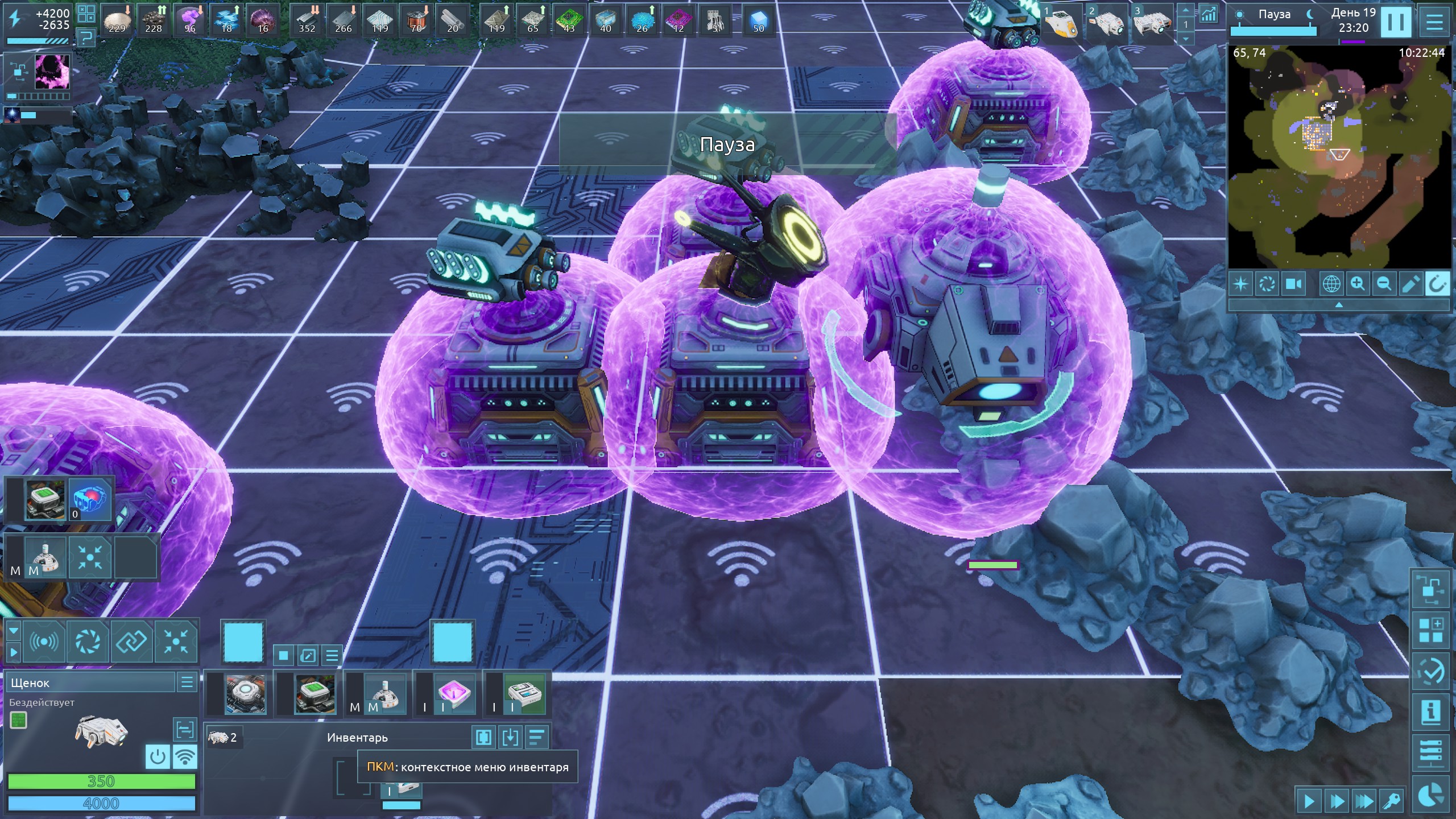Click the video camera button under minimap
The width and height of the screenshot is (1456, 819).
(1294, 283)
